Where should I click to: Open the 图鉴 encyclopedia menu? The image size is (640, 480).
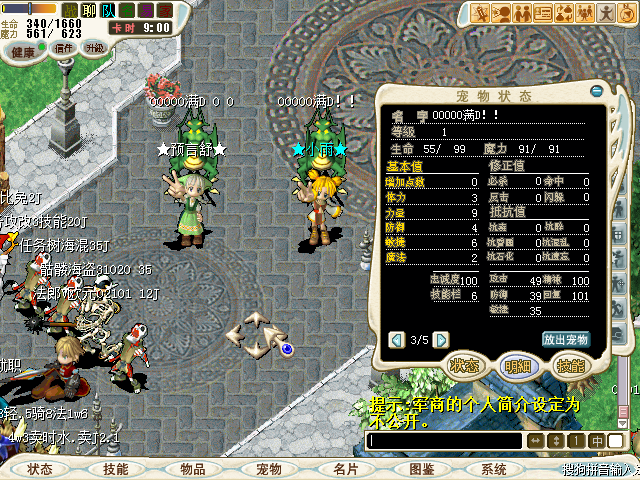tap(421, 469)
